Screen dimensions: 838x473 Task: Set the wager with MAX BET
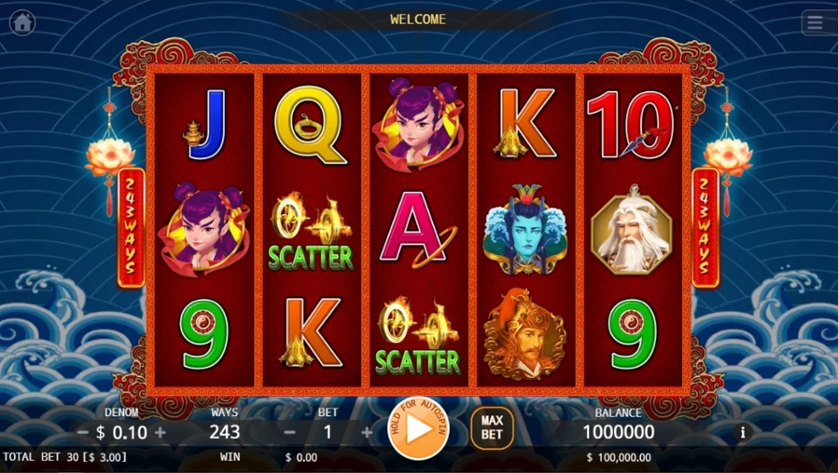pos(491,428)
